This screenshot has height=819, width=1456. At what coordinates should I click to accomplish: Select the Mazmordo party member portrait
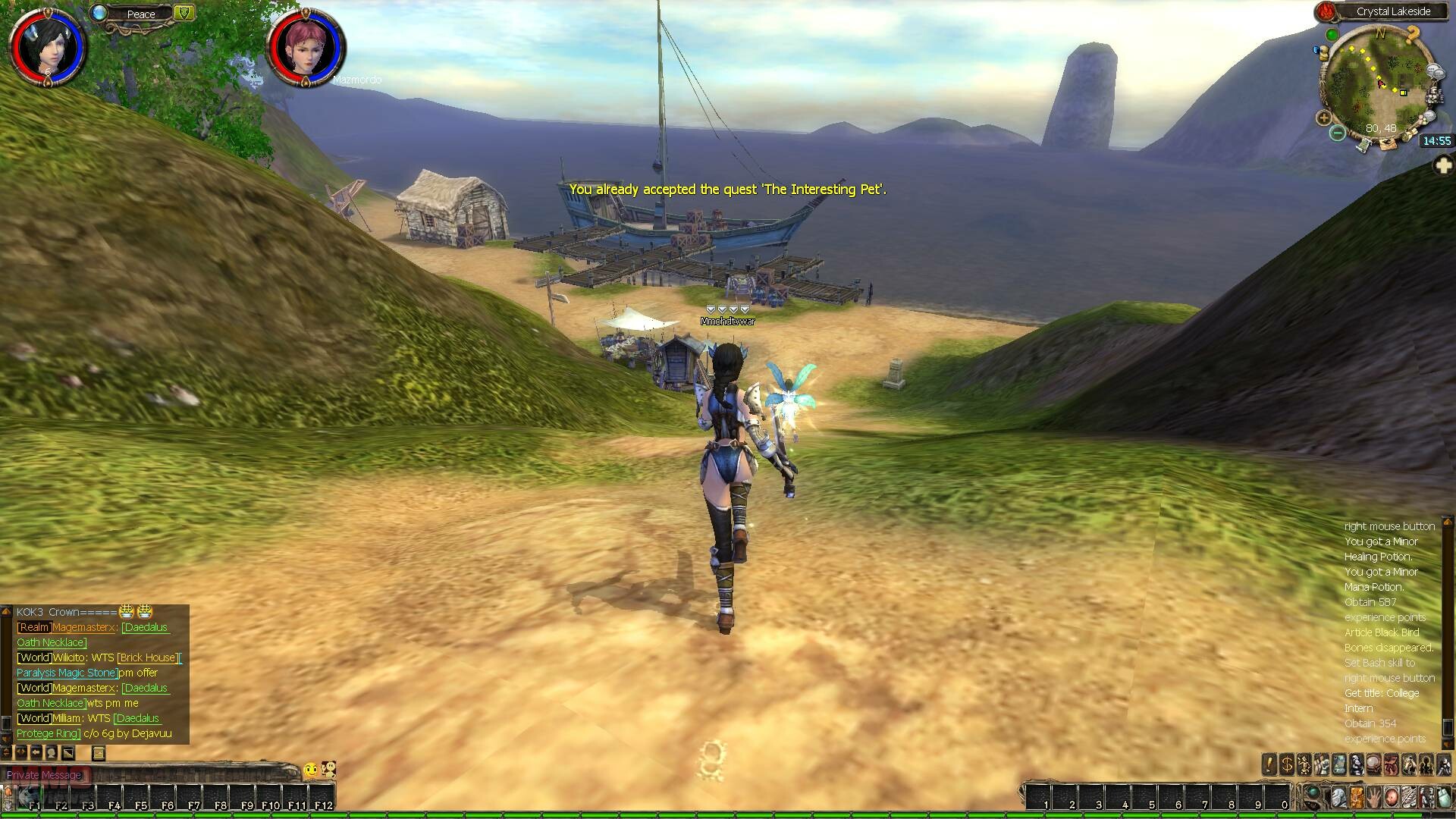306,47
